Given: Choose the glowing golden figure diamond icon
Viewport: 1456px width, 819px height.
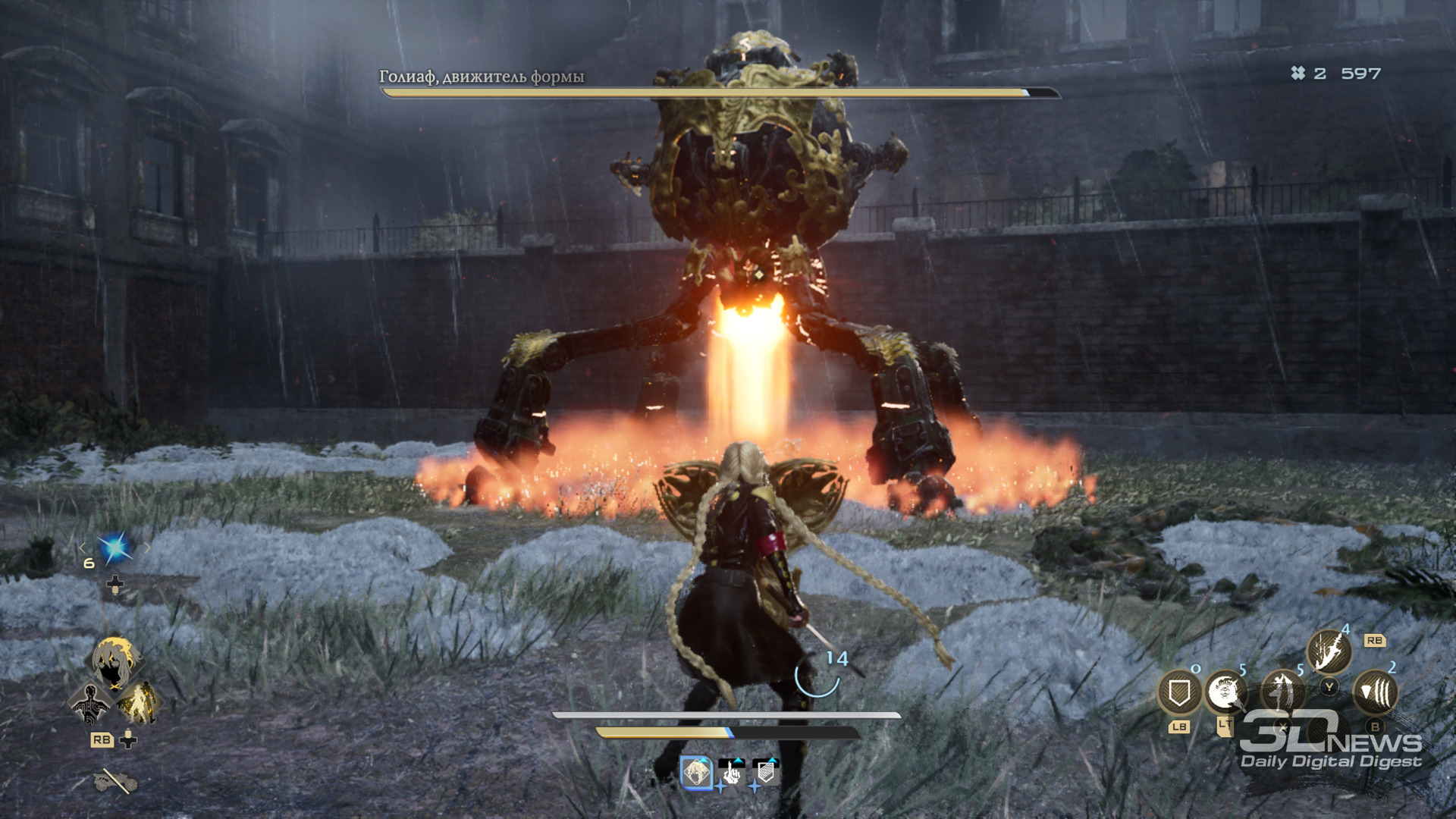Looking at the screenshot, I should 139,702.
